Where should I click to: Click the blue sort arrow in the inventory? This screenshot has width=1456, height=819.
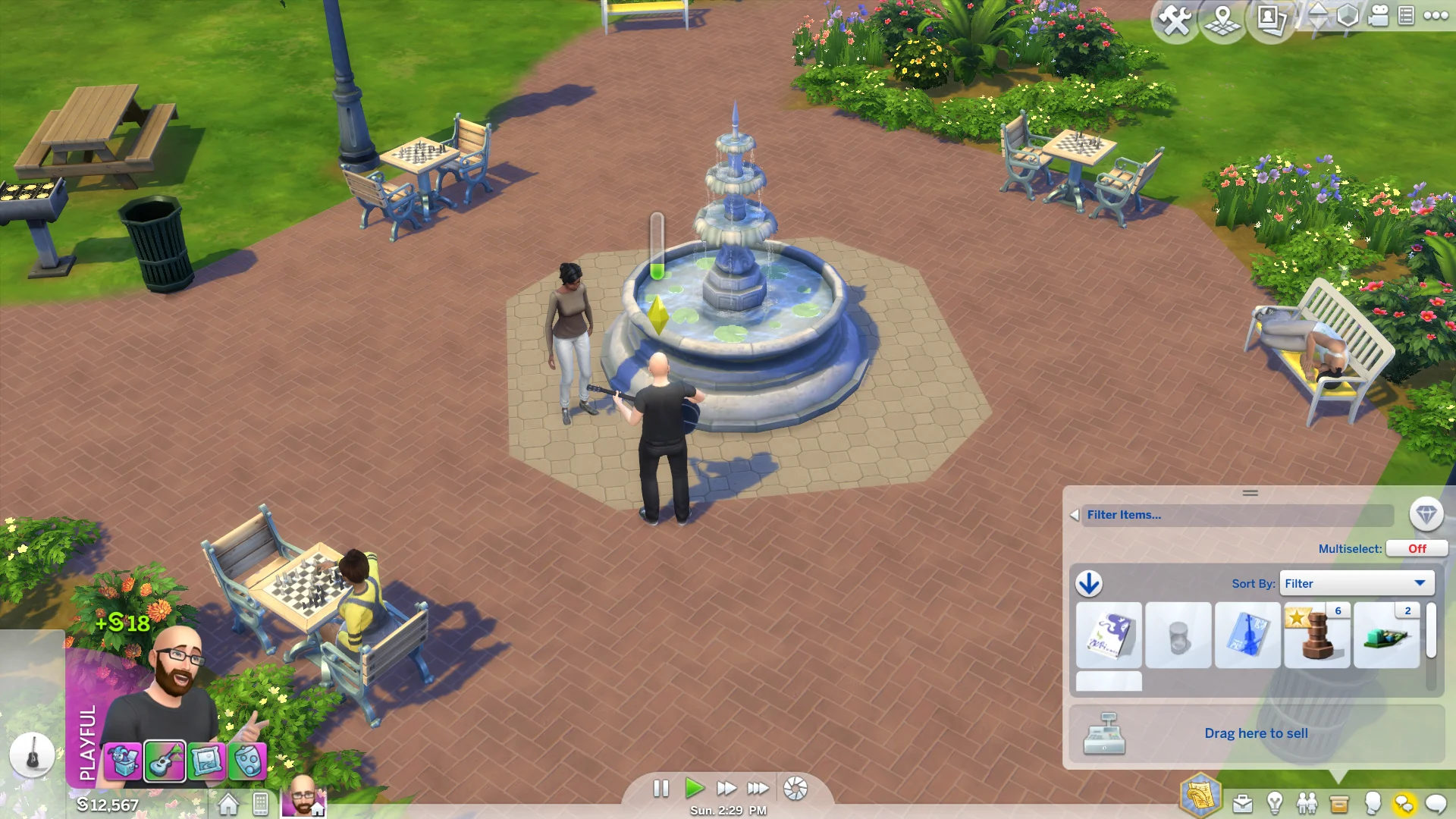click(x=1089, y=584)
